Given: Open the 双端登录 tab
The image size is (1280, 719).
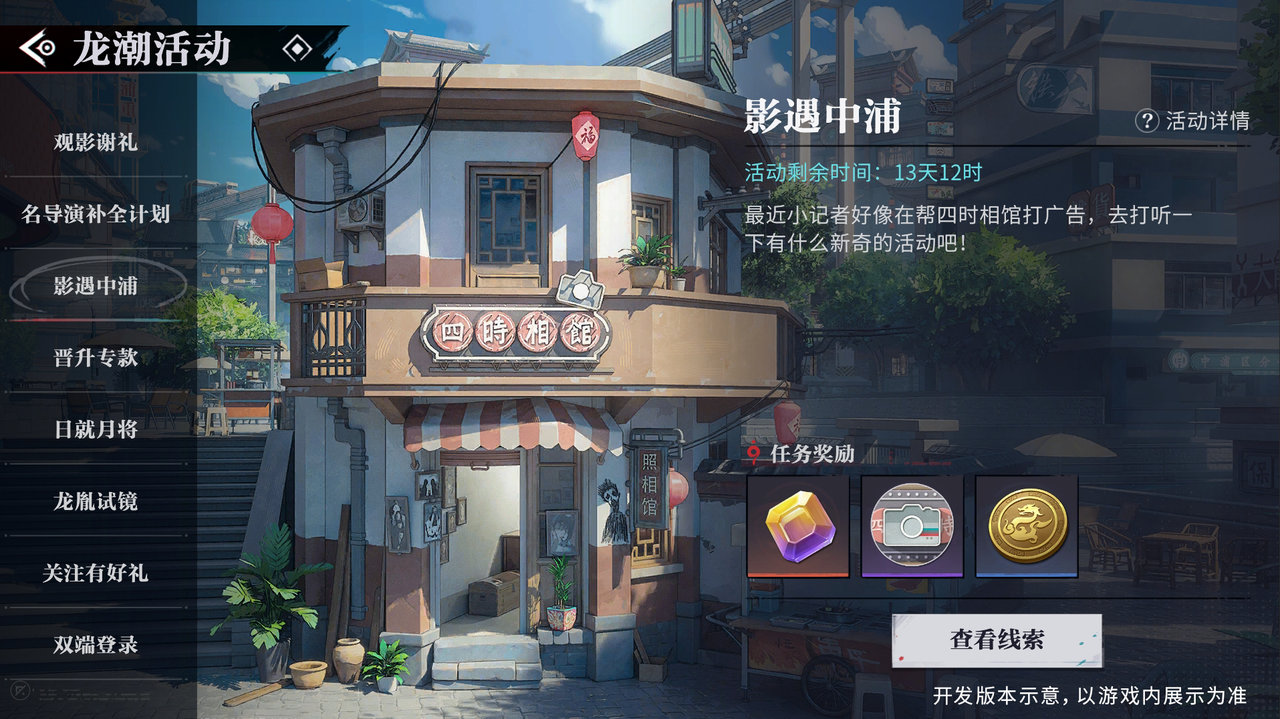Looking at the screenshot, I should [96, 645].
